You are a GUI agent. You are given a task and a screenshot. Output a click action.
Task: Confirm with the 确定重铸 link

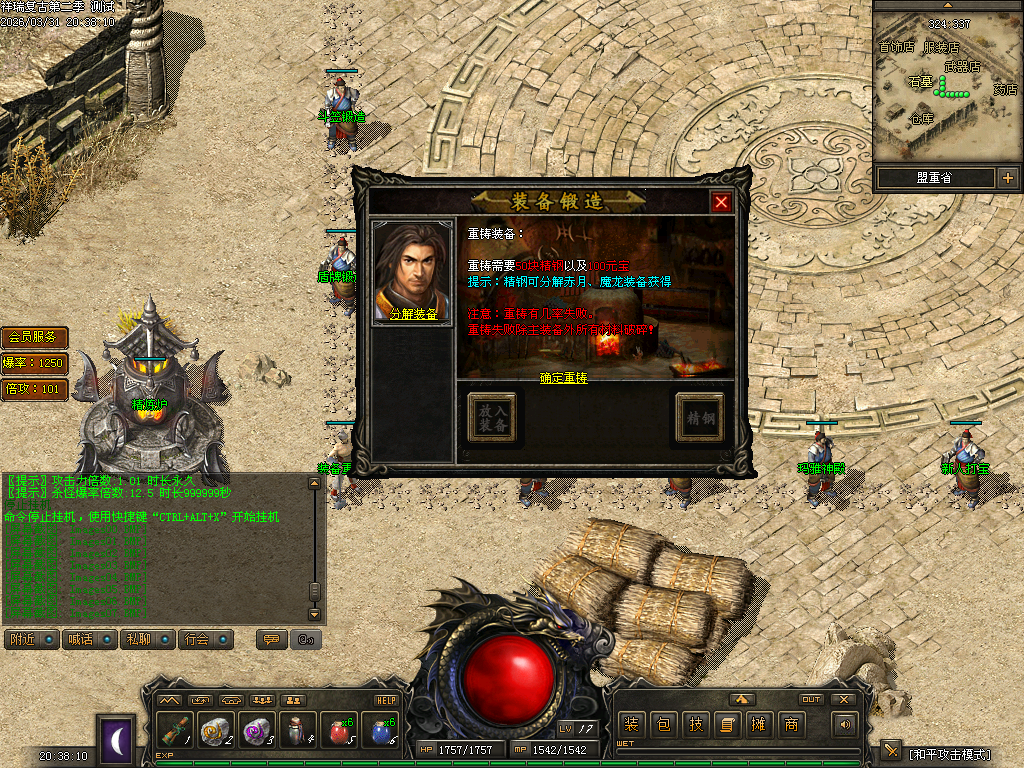(563, 378)
